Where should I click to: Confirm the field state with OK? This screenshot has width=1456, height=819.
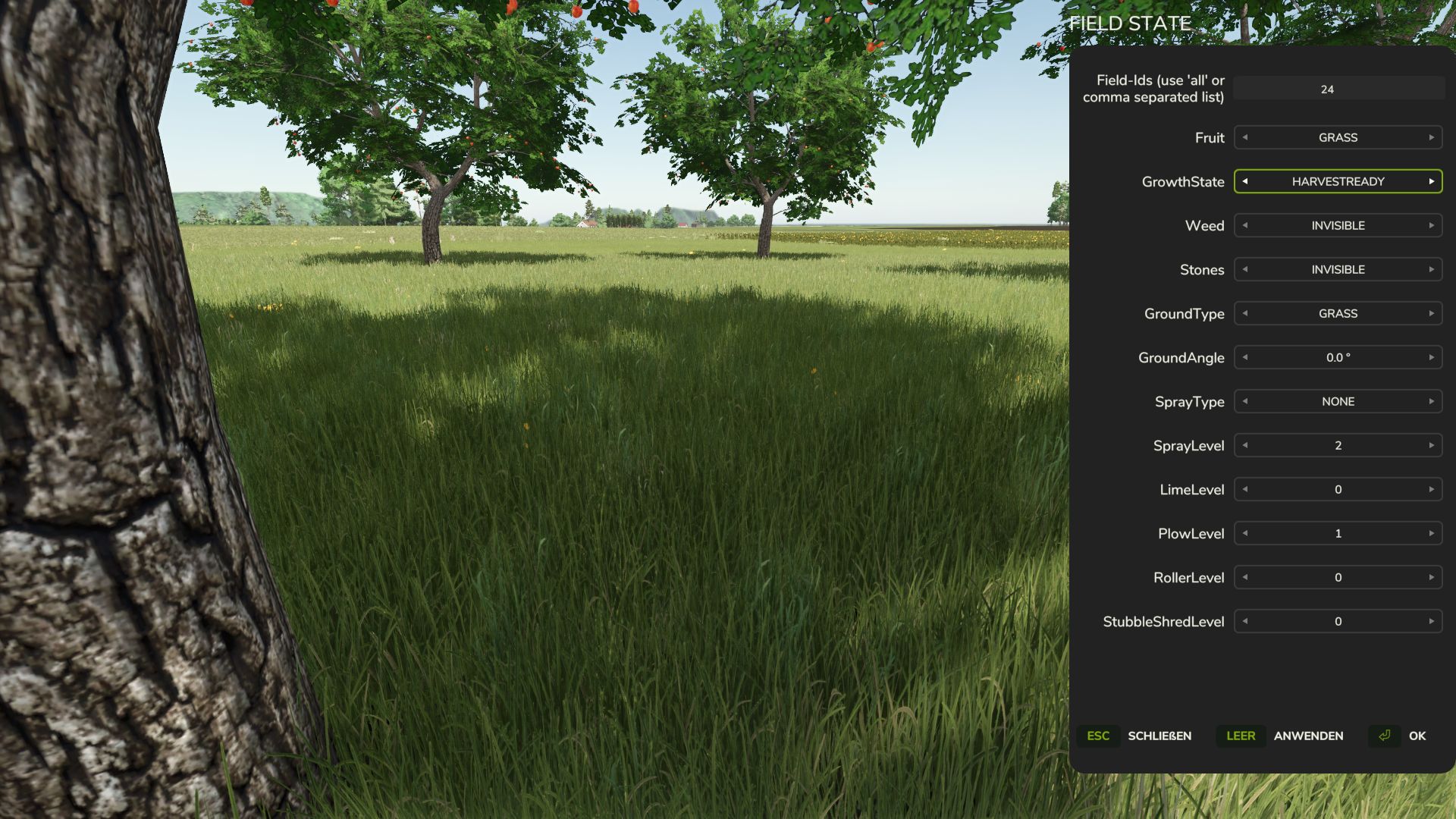point(1417,736)
